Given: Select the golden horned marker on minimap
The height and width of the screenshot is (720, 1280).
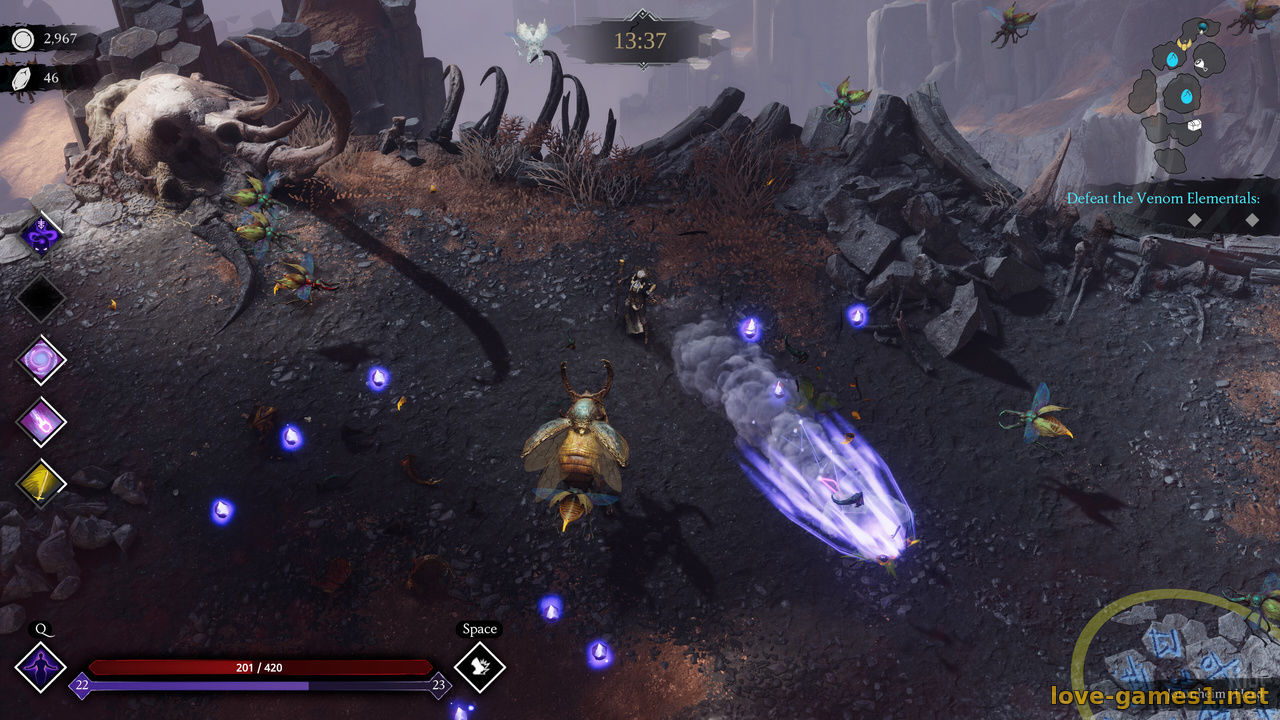Looking at the screenshot, I should tap(1185, 45).
